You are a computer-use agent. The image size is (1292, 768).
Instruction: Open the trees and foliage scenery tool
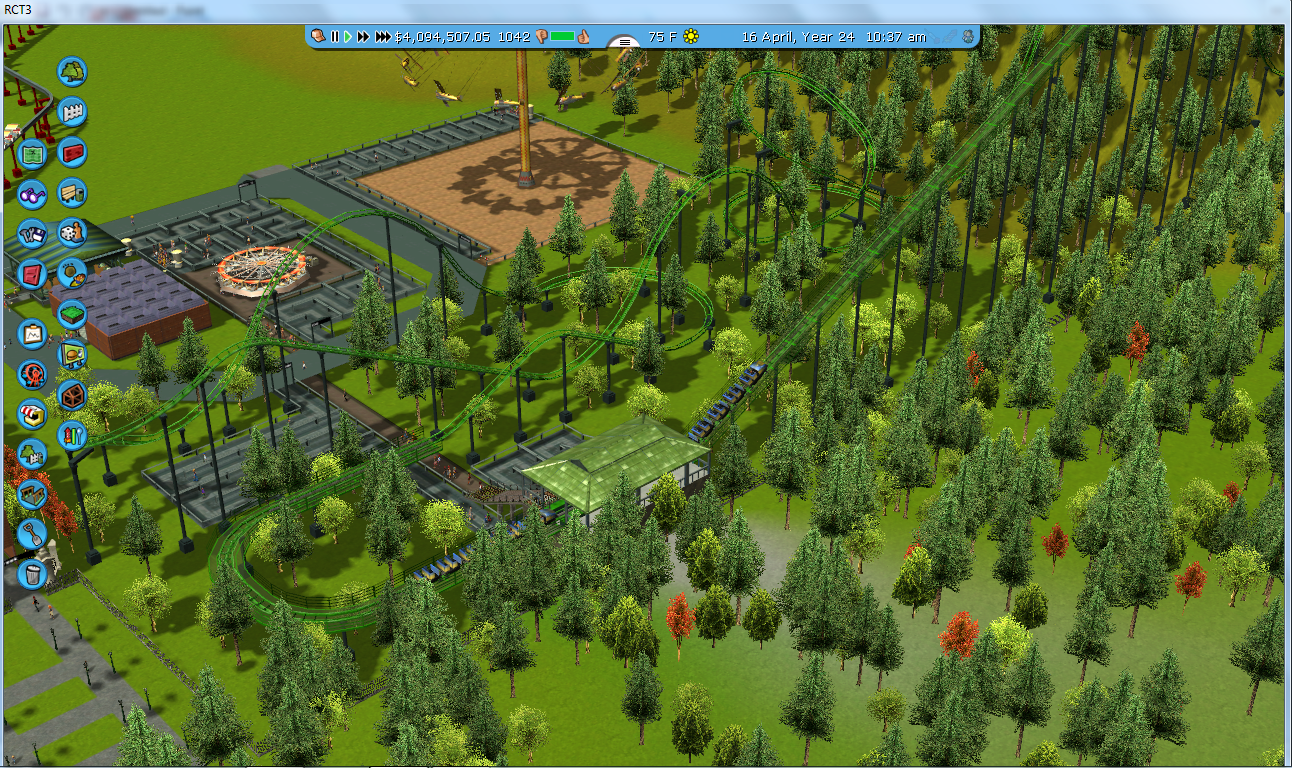[72, 72]
